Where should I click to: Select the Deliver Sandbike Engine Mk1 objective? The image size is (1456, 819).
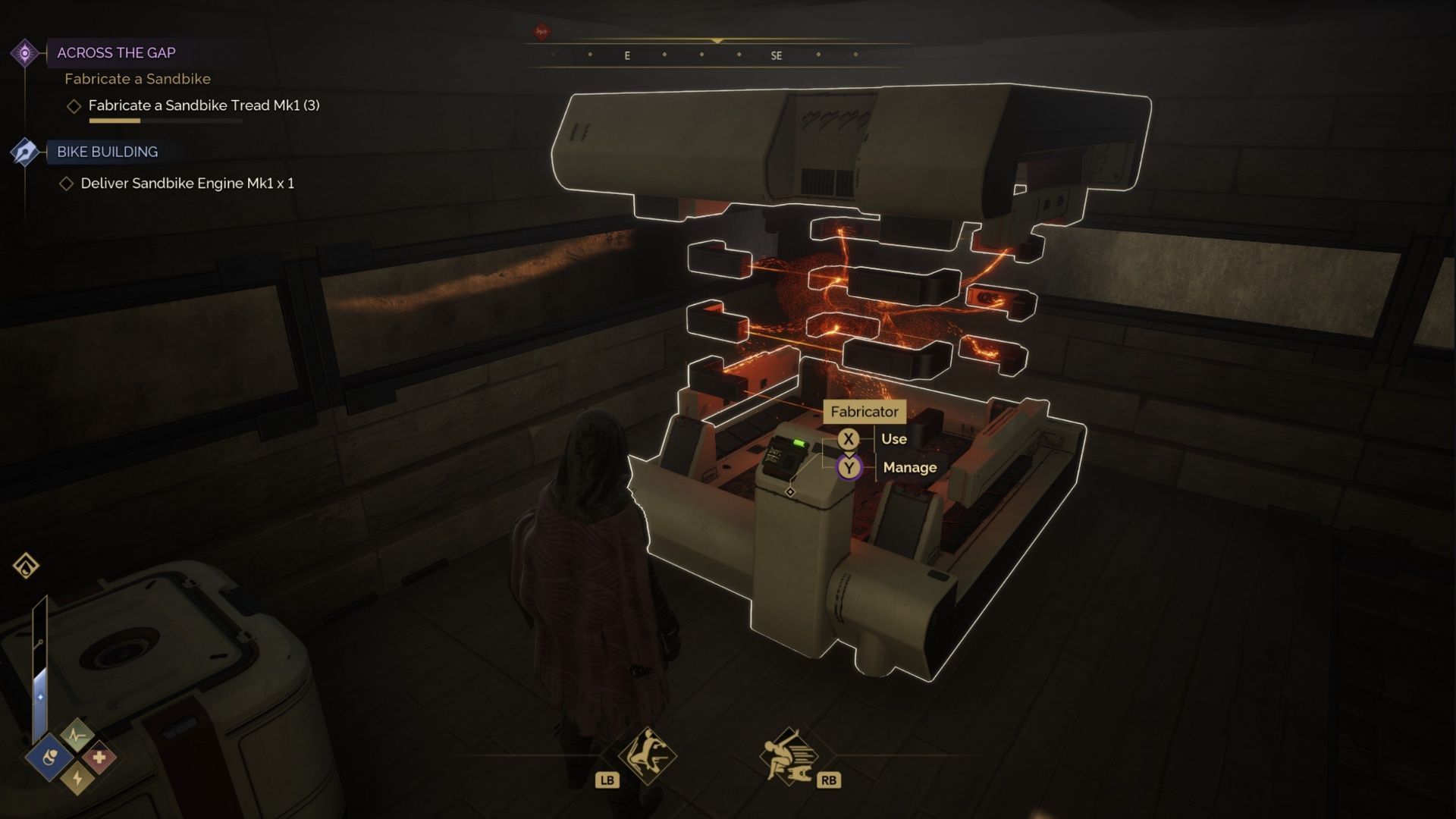pos(187,184)
